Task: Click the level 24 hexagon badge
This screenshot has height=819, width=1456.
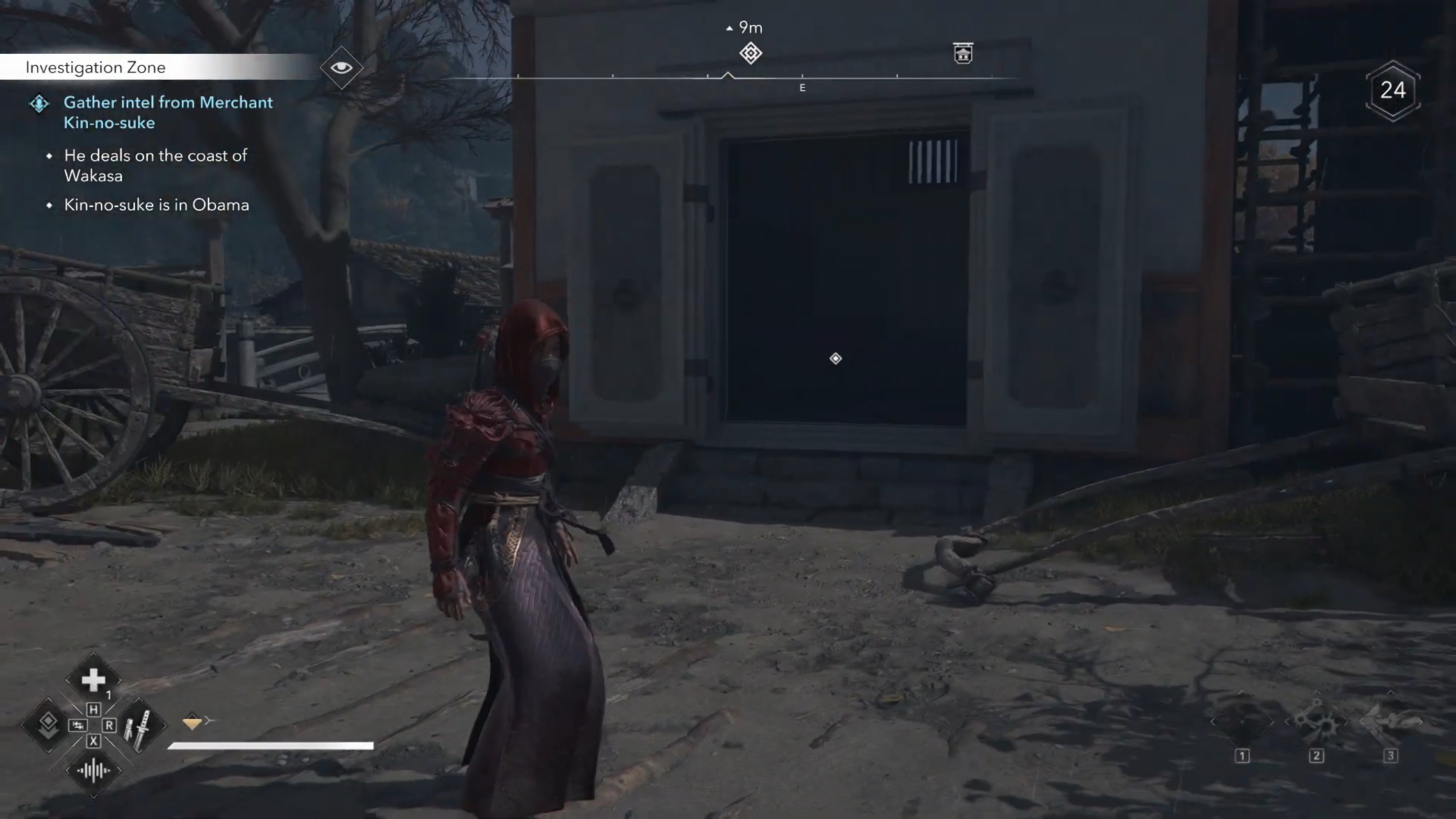Action: pos(1394,90)
